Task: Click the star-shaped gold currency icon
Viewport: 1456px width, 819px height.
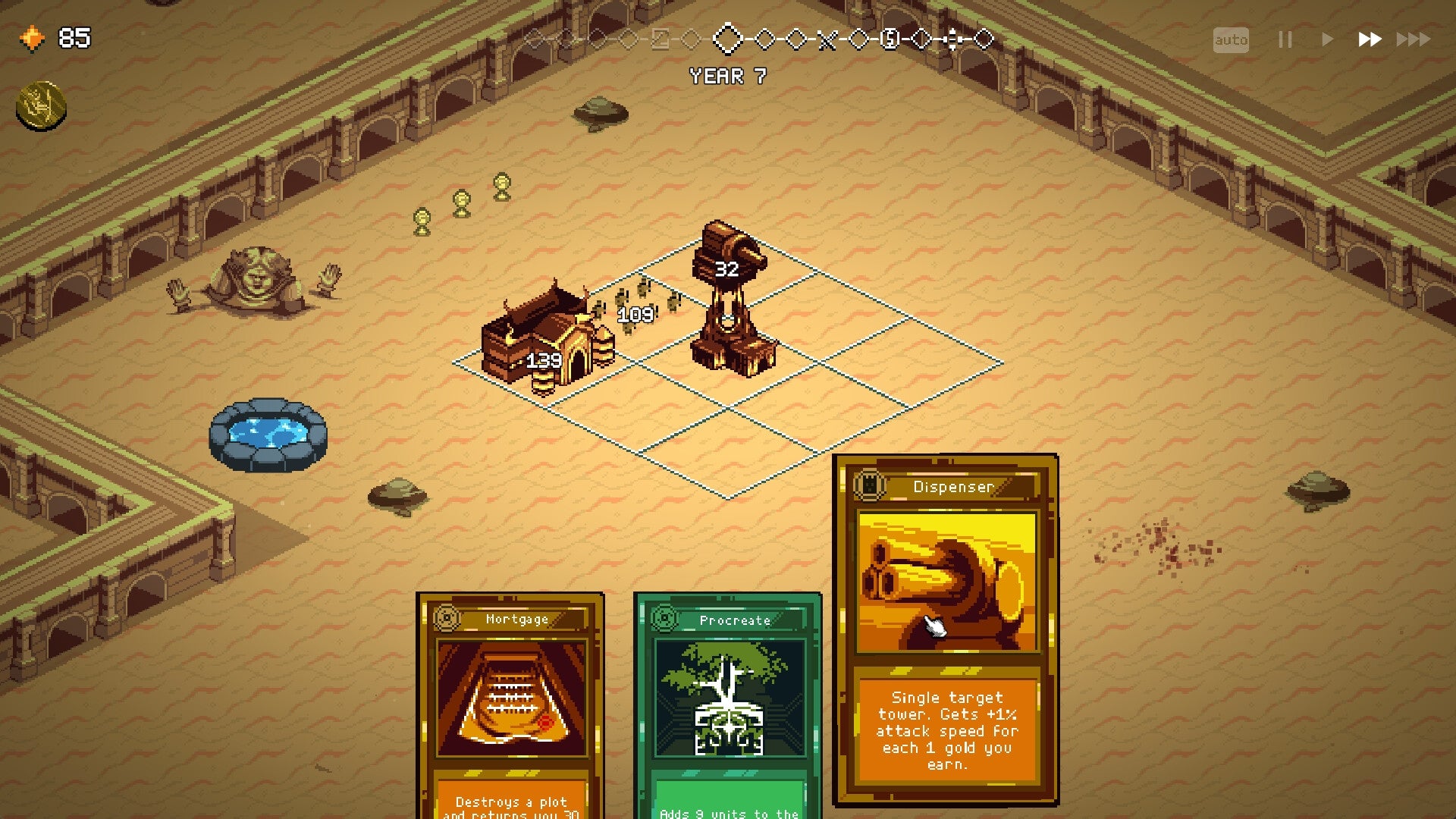Action: 32,37
